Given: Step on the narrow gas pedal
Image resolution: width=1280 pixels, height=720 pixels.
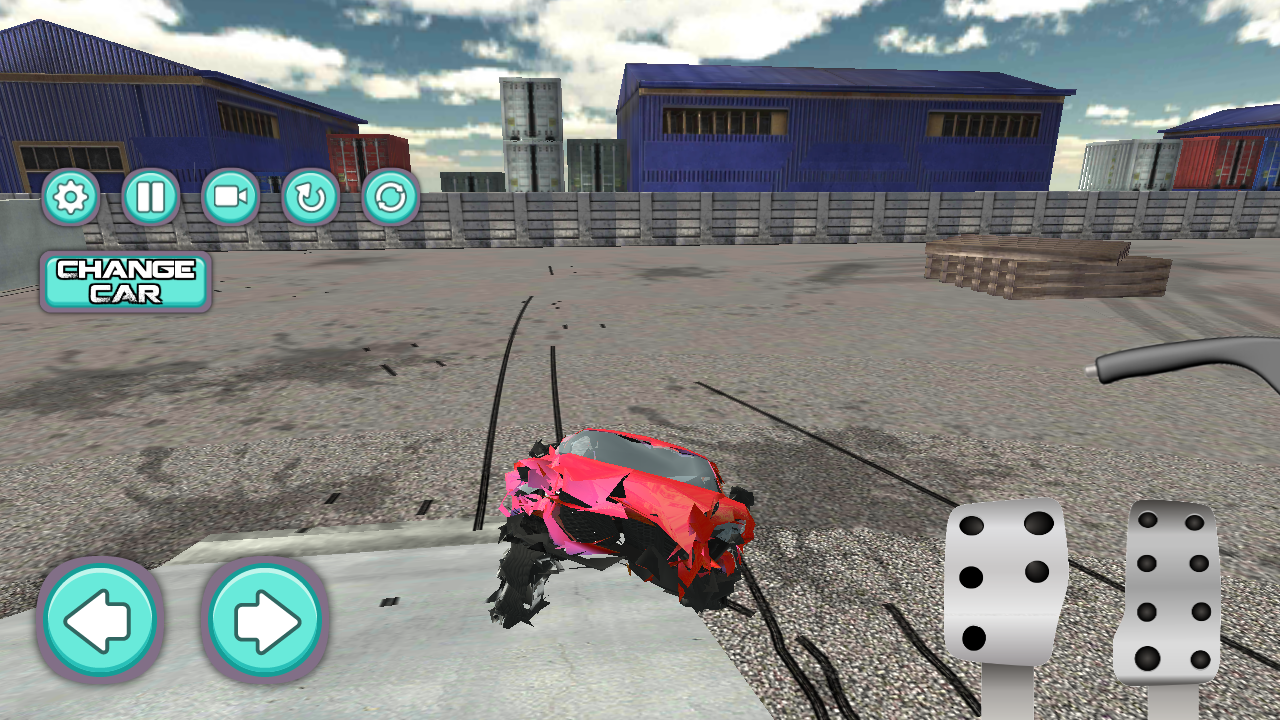Looking at the screenshot, I should pyautogui.click(x=1170, y=592).
